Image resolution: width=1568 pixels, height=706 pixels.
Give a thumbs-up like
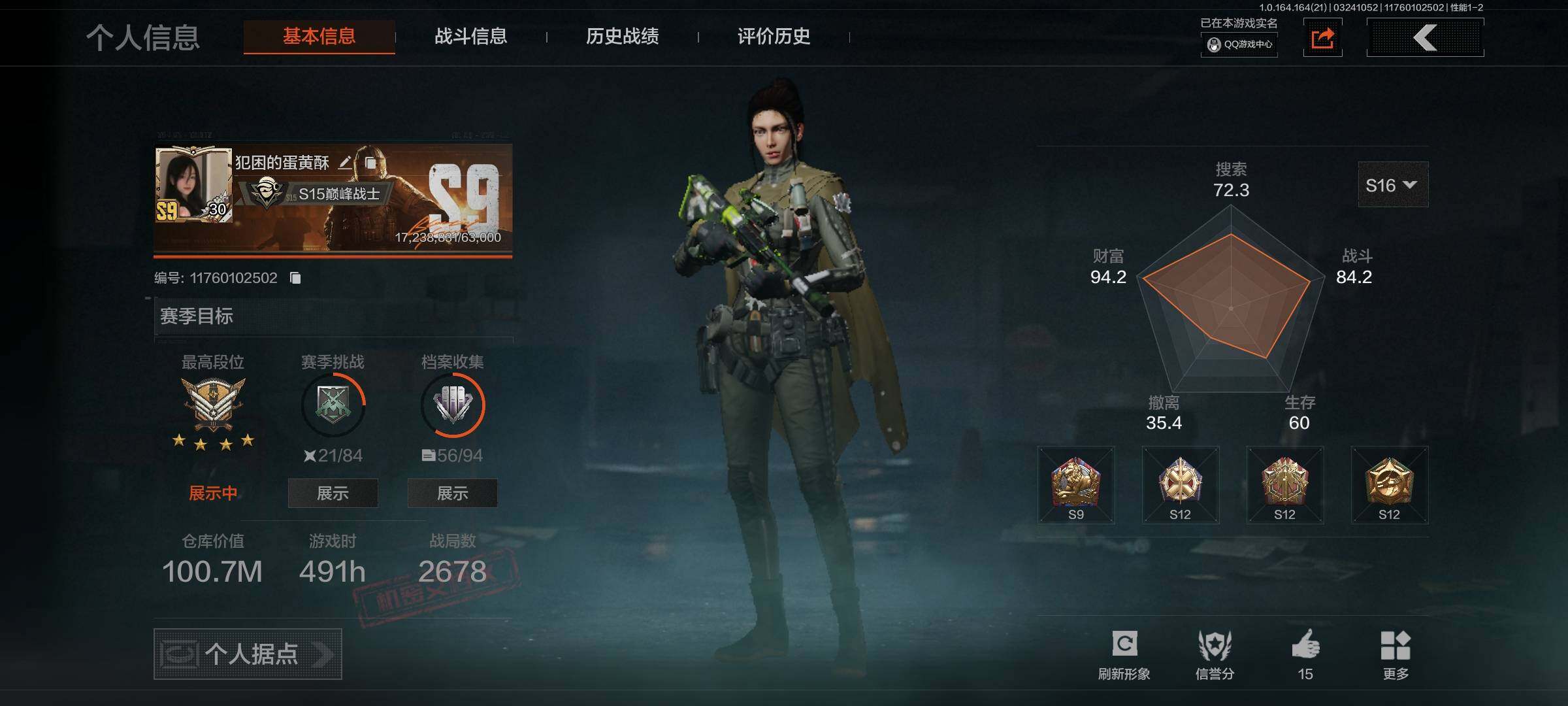click(x=1305, y=654)
